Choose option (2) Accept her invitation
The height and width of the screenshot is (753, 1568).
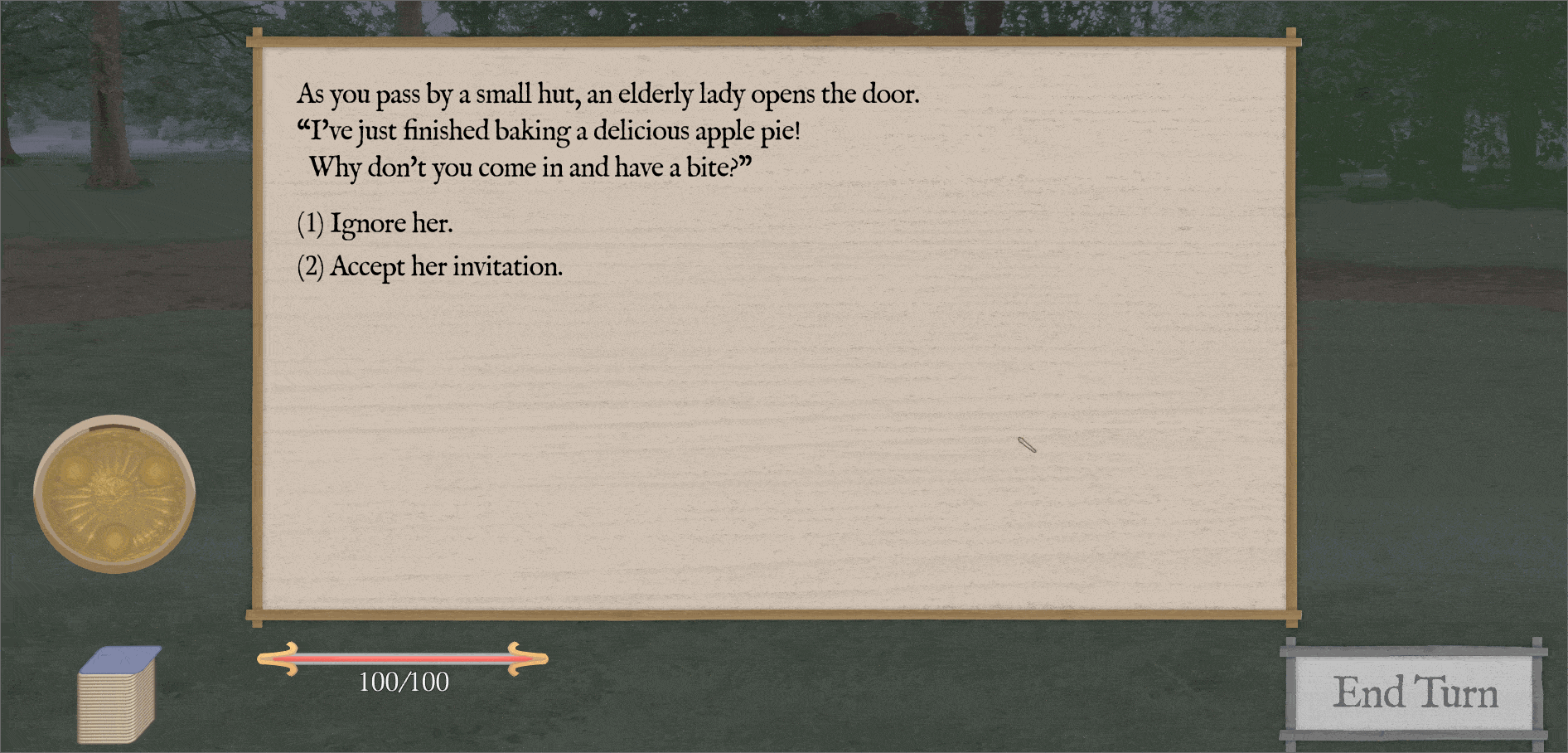(x=430, y=265)
